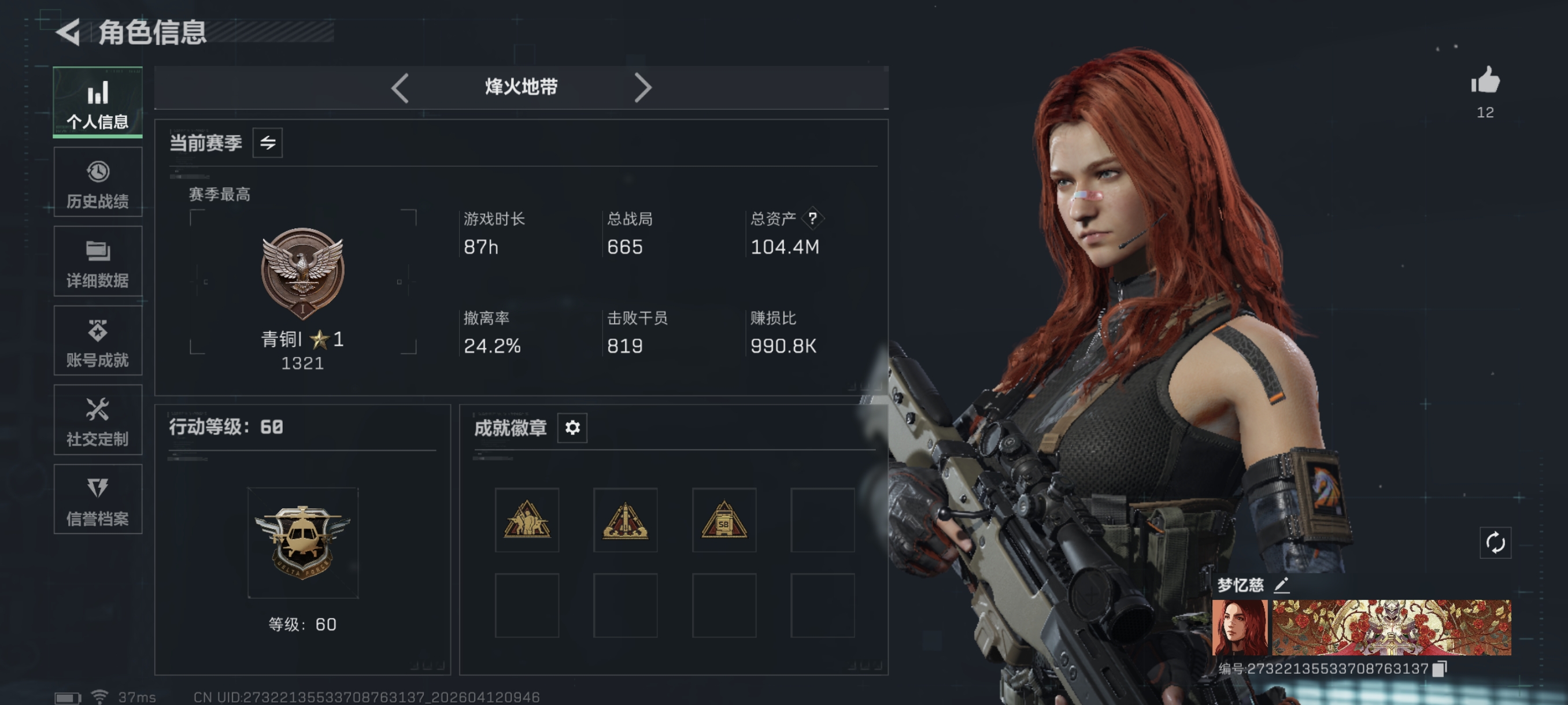Give a thumbs-up like to this player

pos(1485,81)
